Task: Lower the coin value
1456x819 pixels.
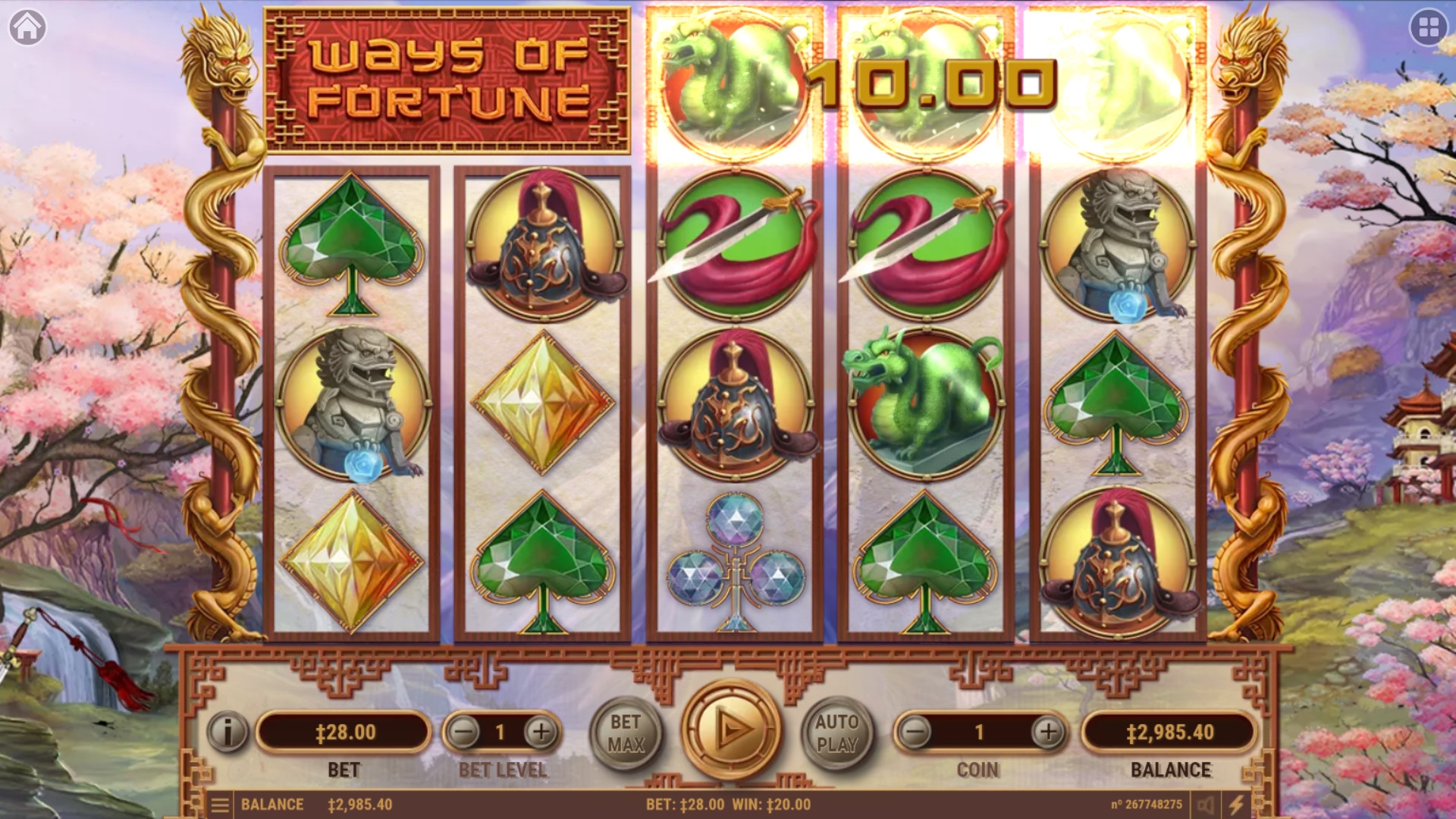Action: pyautogui.click(x=915, y=732)
